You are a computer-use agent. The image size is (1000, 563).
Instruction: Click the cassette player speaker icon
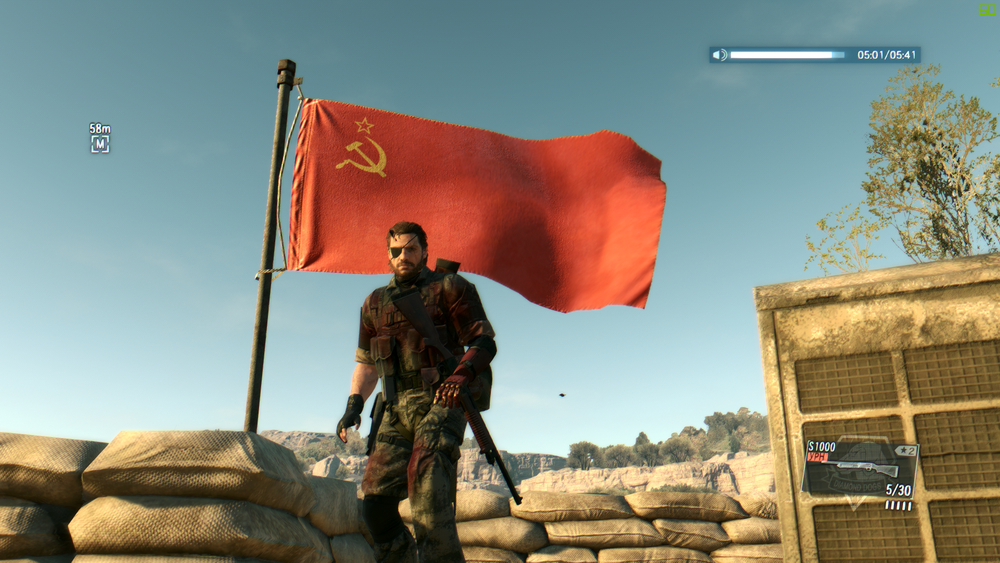click(x=719, y=55)
